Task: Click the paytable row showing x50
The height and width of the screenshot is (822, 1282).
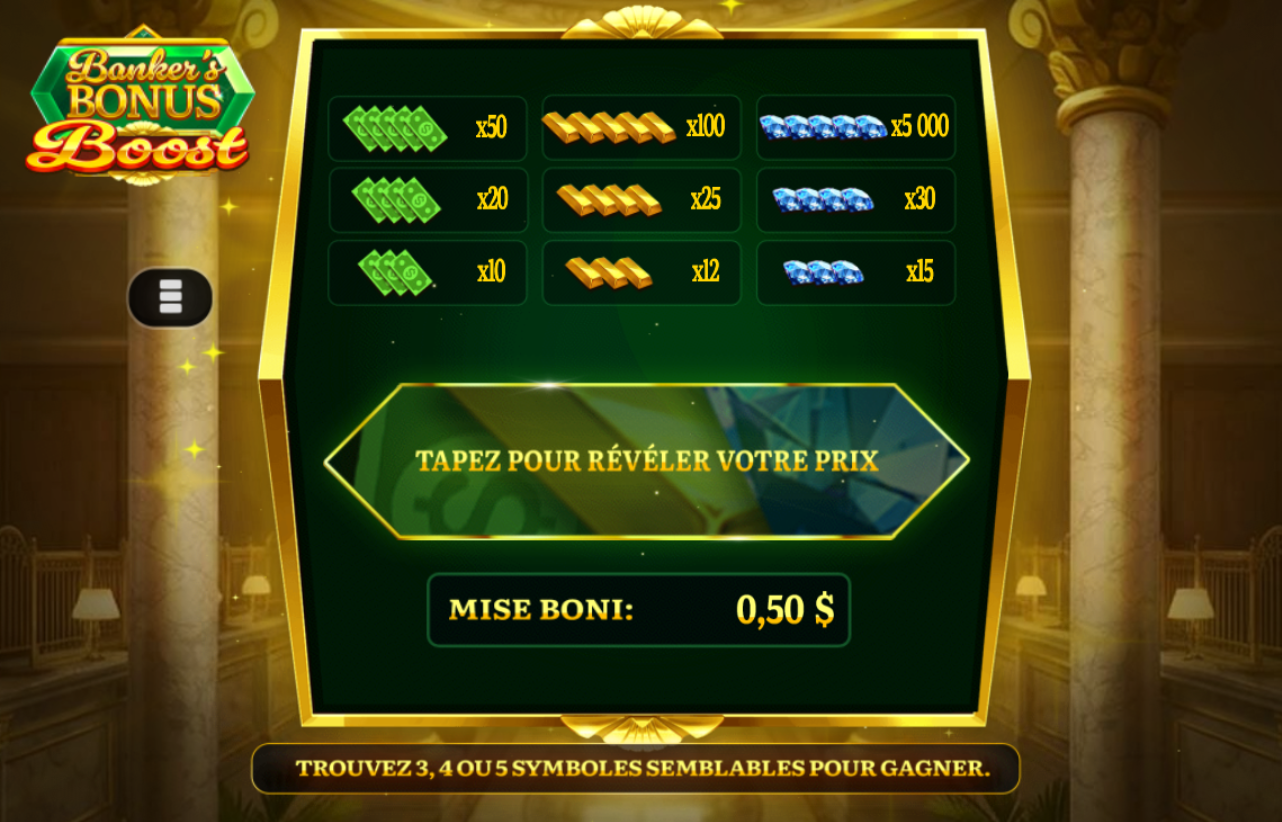Action: 428,127
